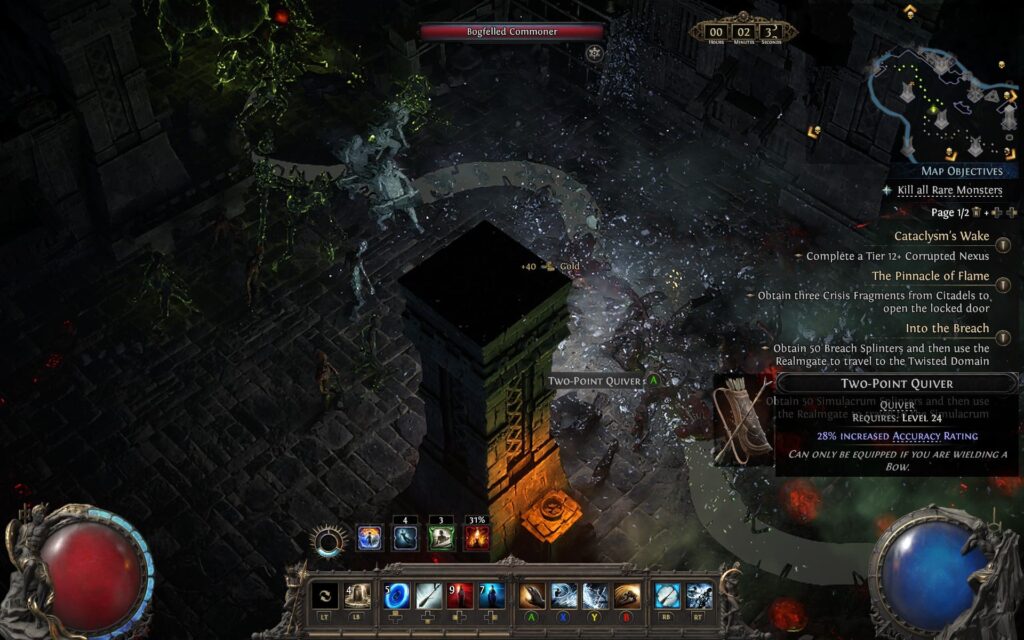The image size is (1024, 640).
Task: Click the fiery 31% buff icon
Action: coord(477,538)
